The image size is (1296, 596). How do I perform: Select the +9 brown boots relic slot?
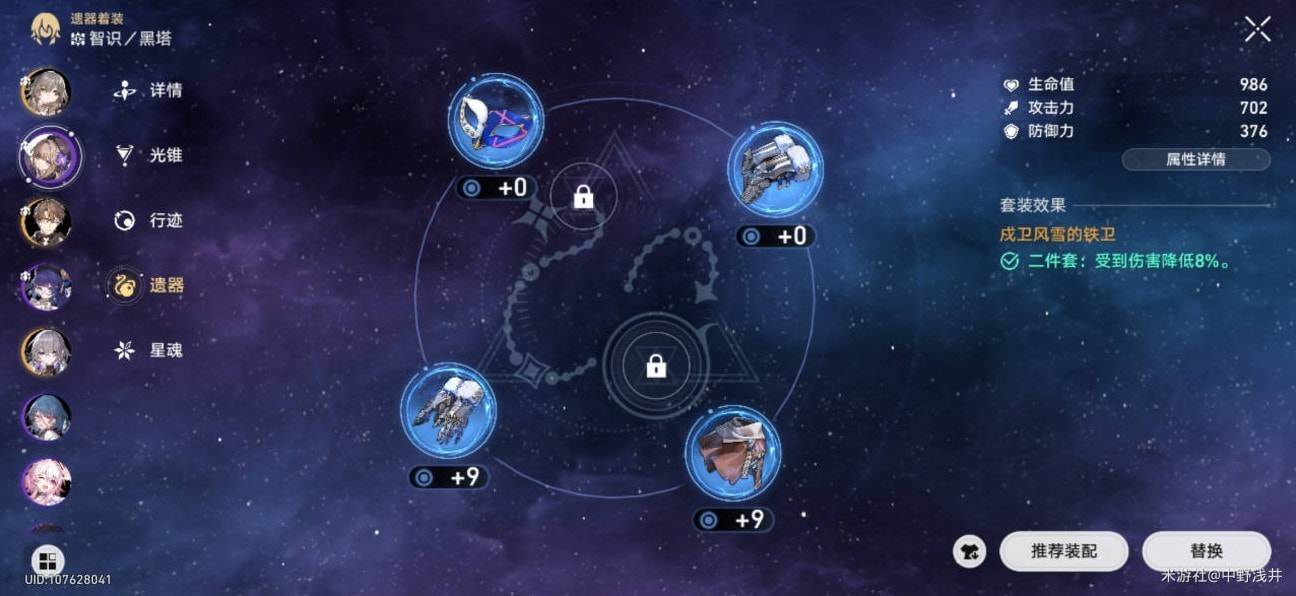733,454
